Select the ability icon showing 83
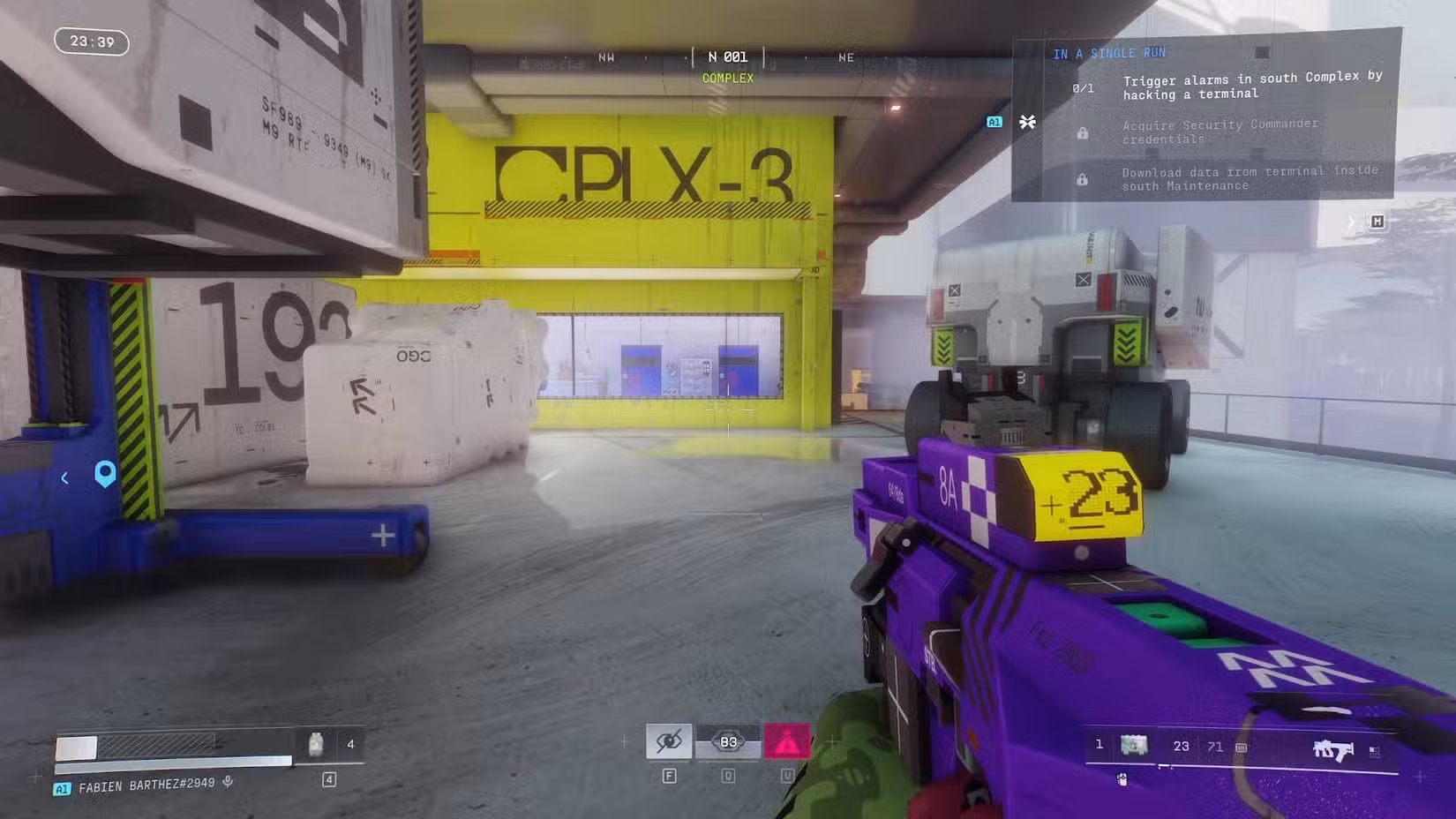1456x819 pixels. tap(728, 742)
